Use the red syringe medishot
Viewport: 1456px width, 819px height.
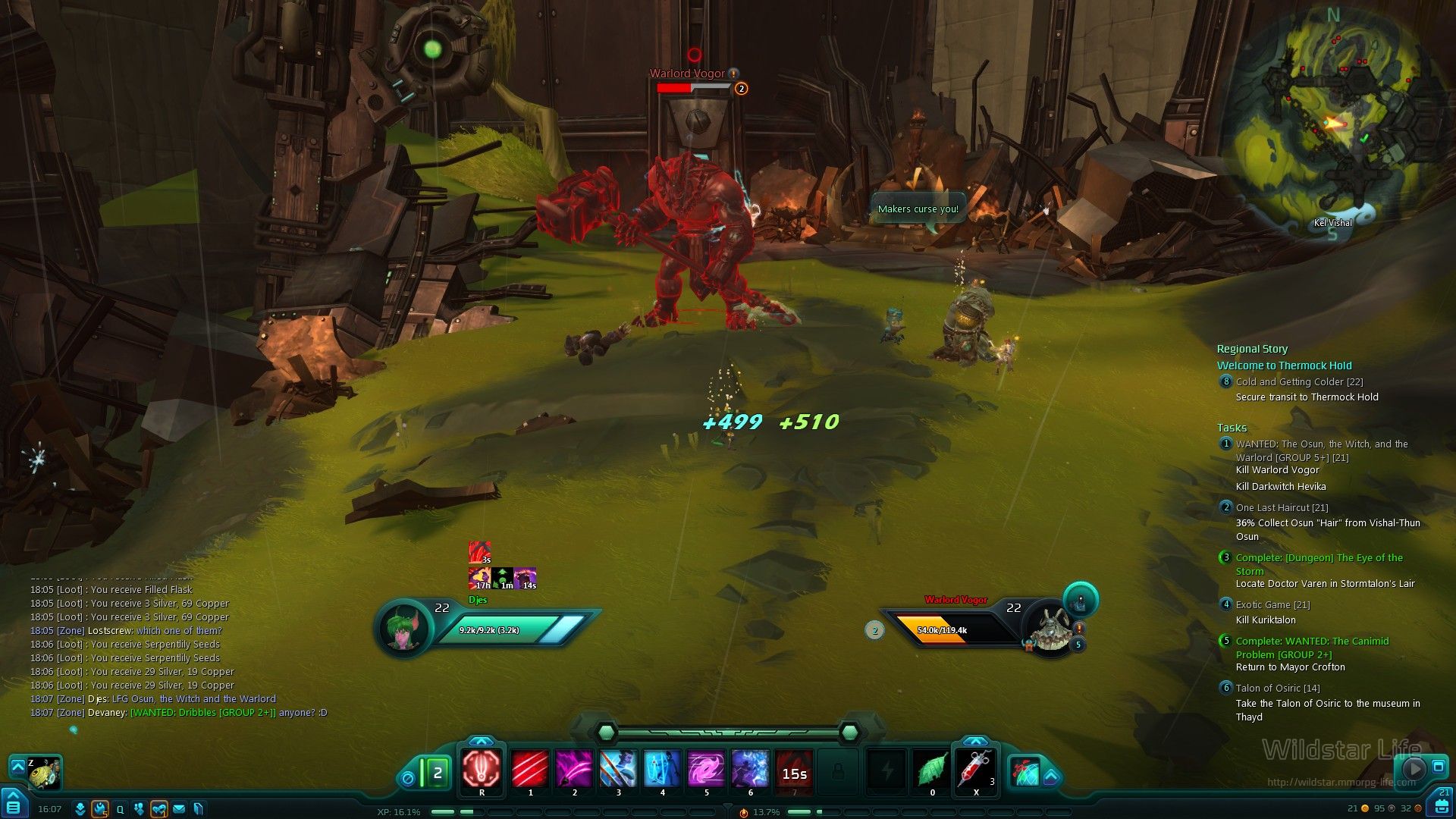click(x=975, y=769)
